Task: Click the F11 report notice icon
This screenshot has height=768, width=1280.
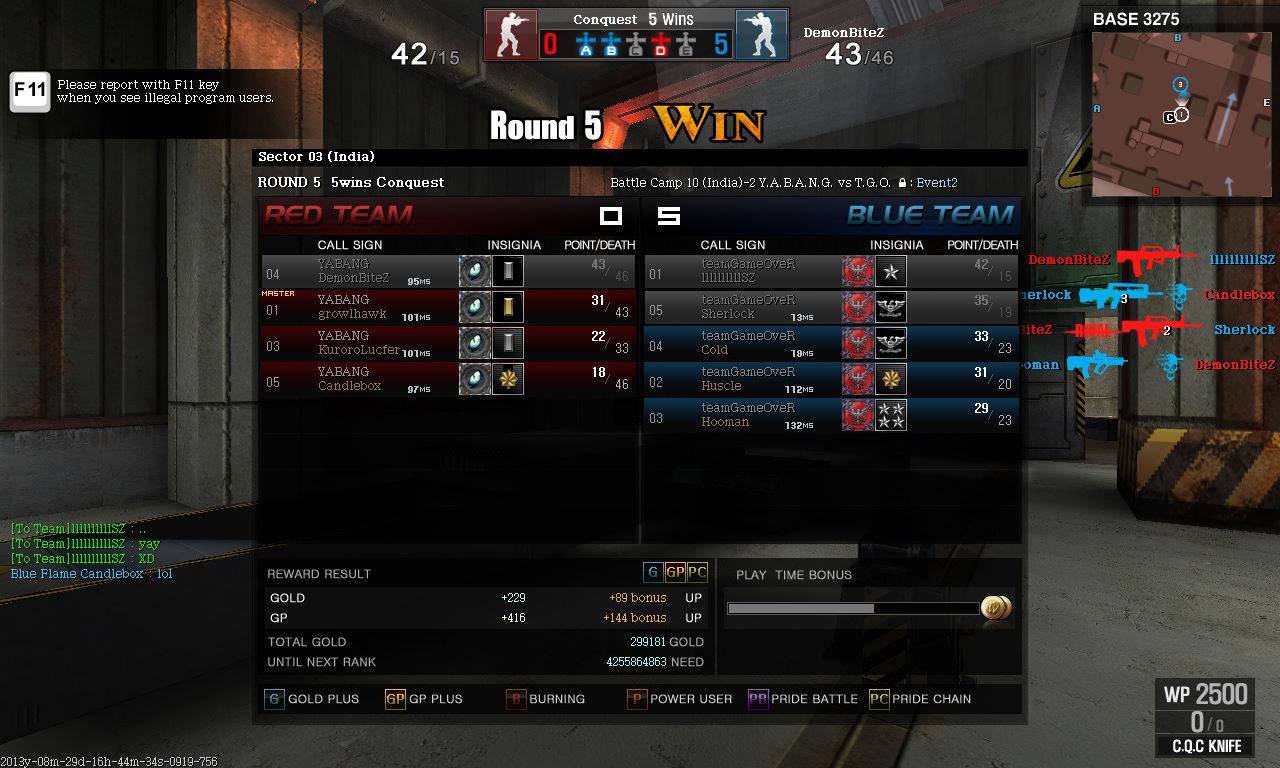Action: pos(30,91)
